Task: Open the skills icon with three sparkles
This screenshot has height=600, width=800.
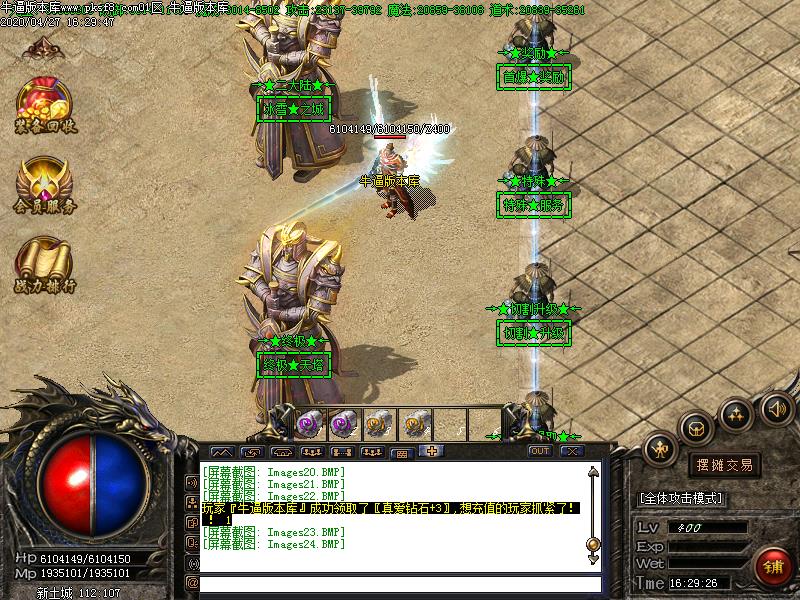Action: (x=736, y=412)
